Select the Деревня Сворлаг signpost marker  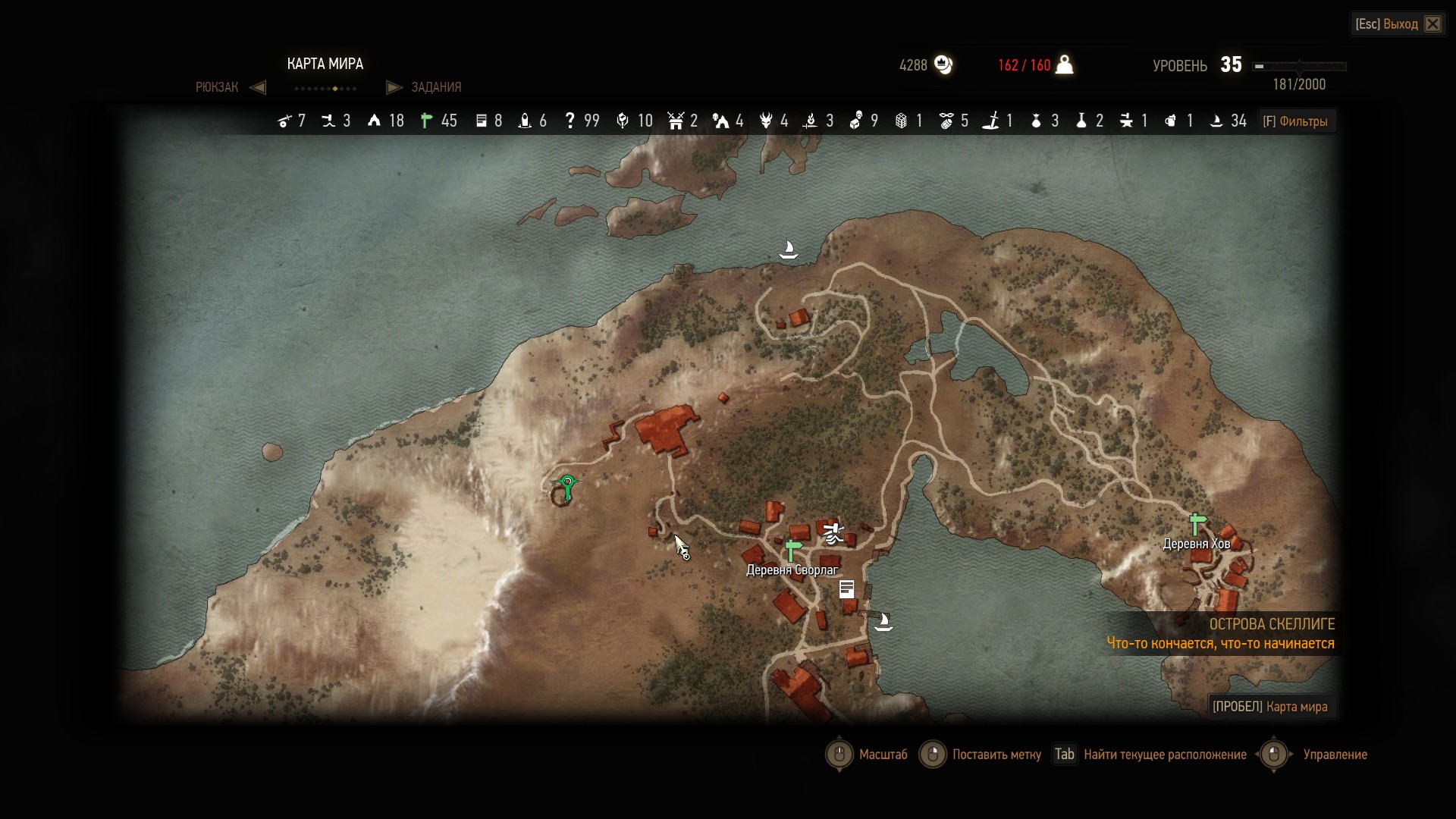[x=792, y=550]
